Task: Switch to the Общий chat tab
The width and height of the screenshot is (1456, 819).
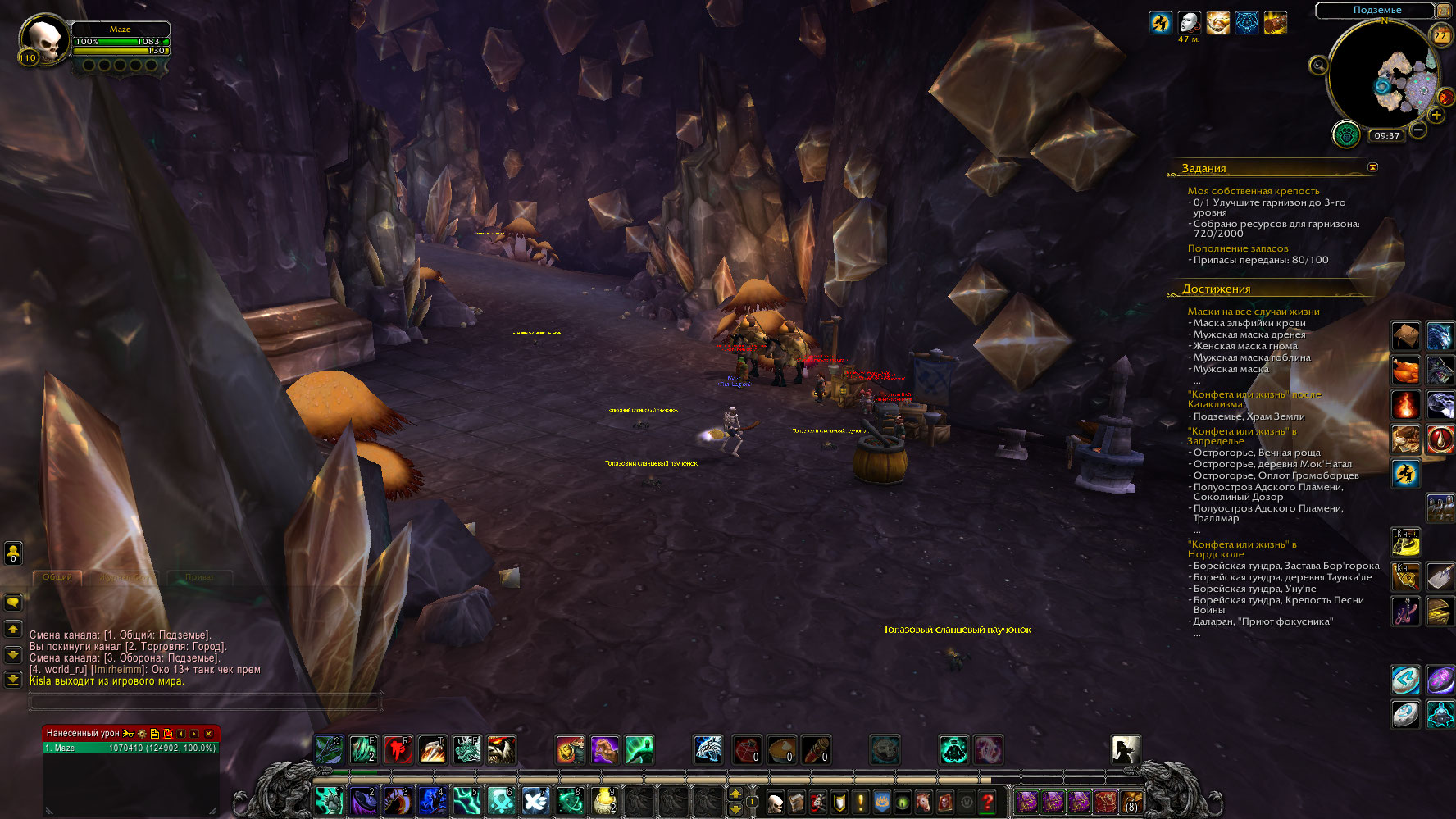Action: coord(57,577)
